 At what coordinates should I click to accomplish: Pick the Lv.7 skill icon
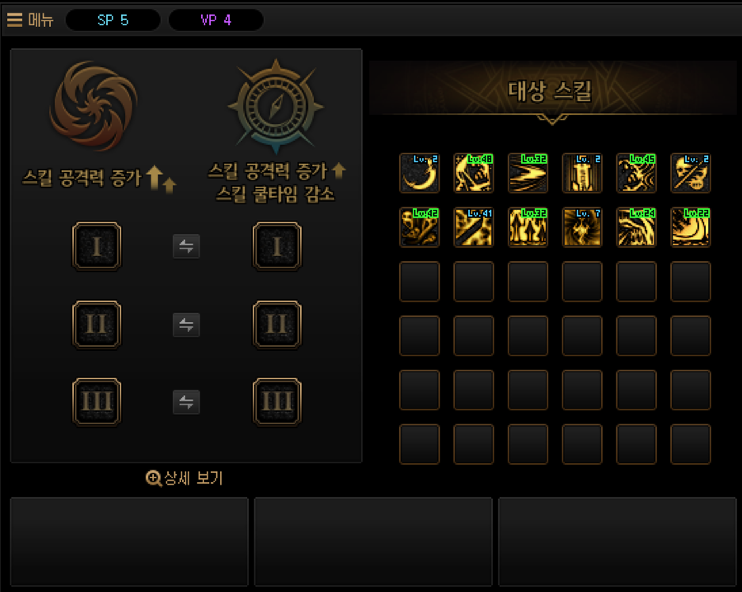[x=582, y=227]
